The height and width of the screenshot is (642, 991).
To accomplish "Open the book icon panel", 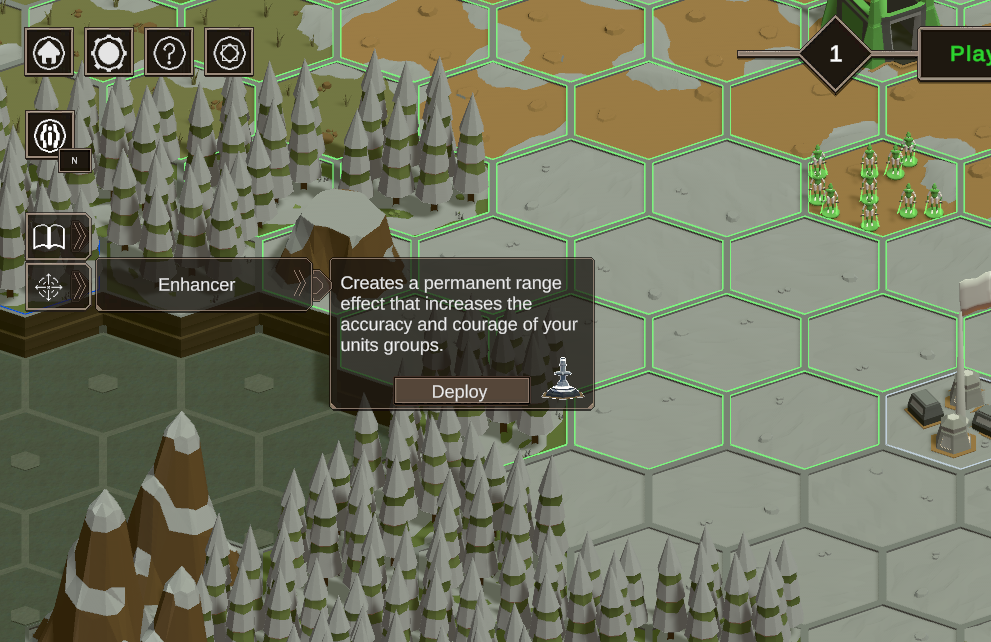I will pyautogui.click(x=50, y=237).
